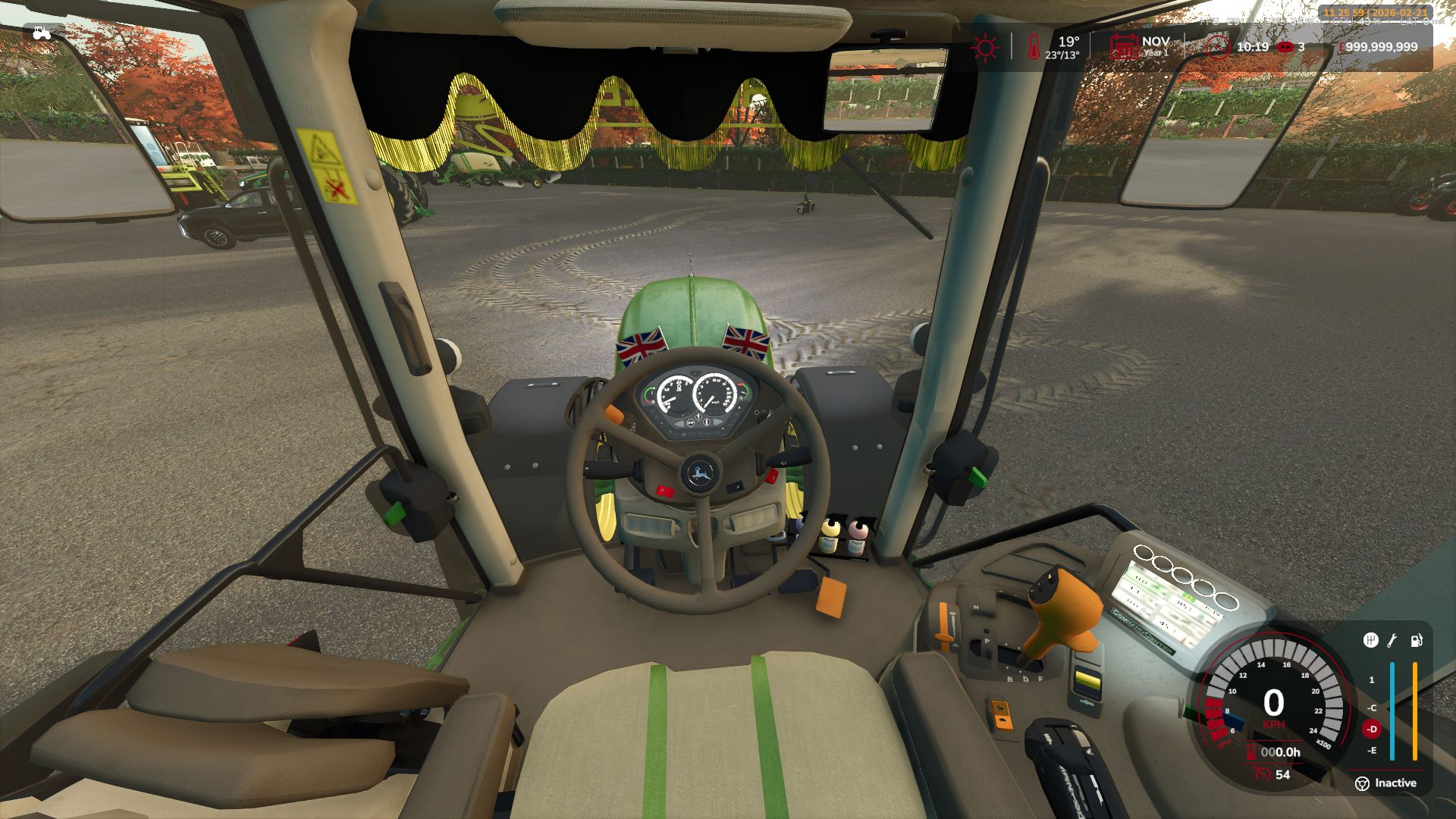Select gear position 1 on the dashboard
The image size is (1456, 819).
pos(1371,679)
